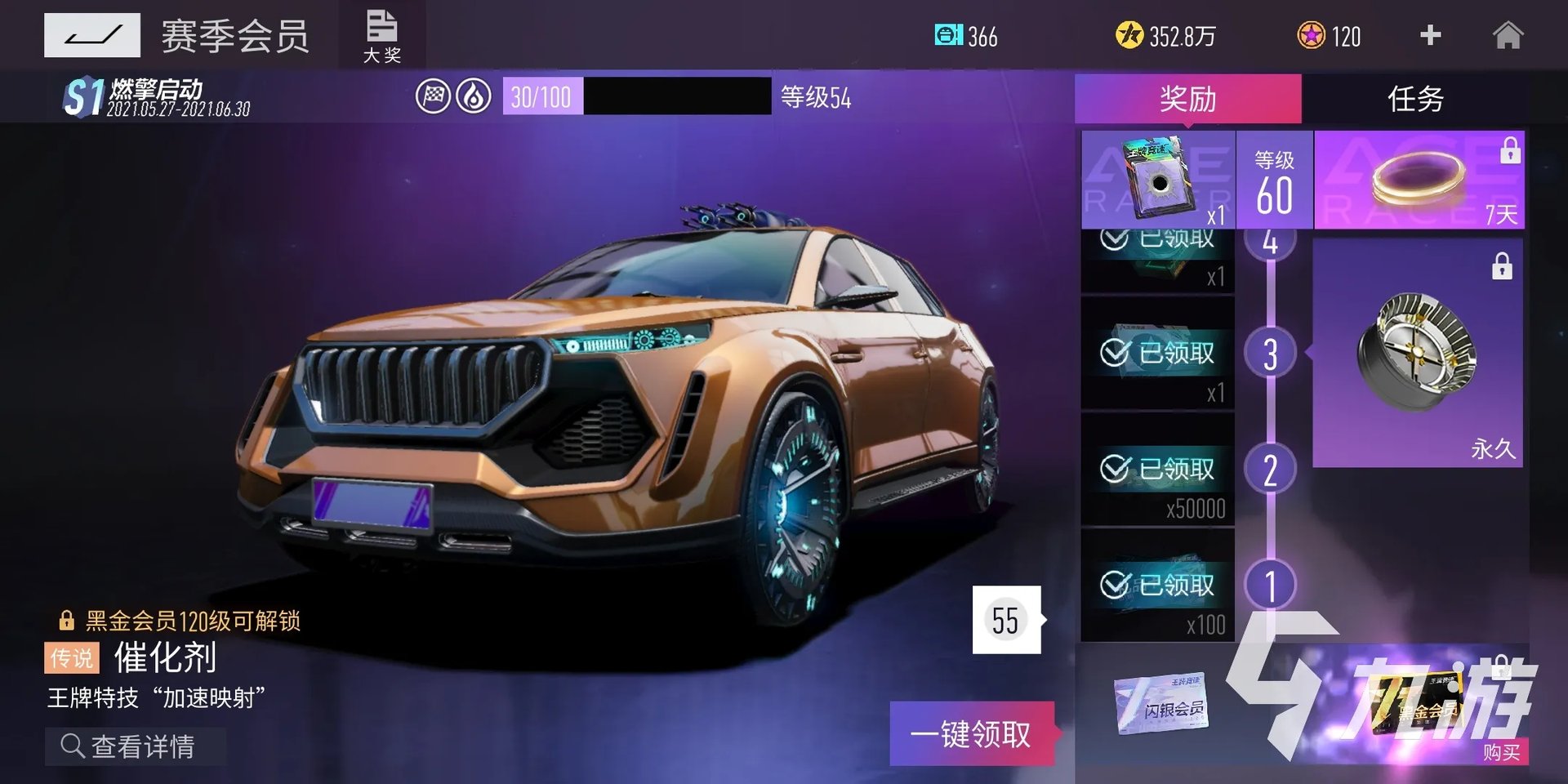Switch to the 奖励 rewards tab

coord(1187,99)
